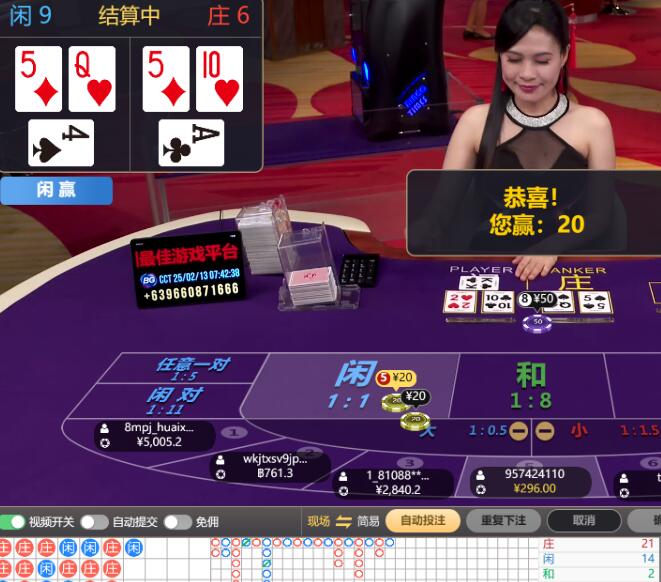Repeat the last bet with 重复下注
The image size is (661, 582).
(503, 521)
